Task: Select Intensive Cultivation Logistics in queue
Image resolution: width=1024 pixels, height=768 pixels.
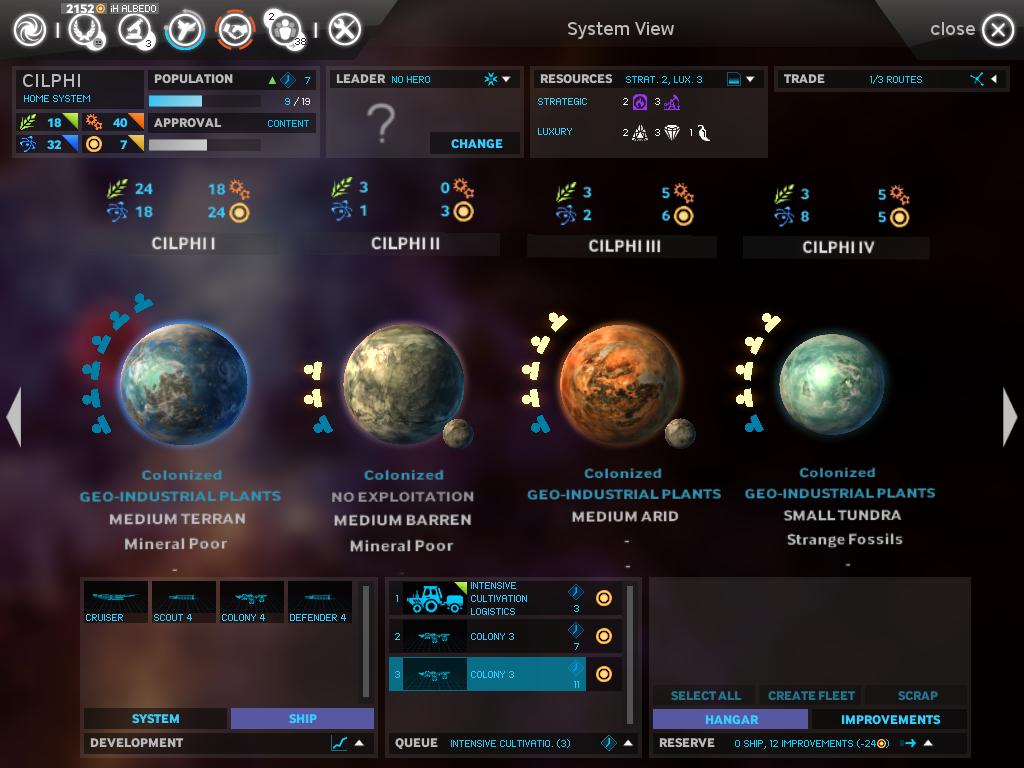Action: [x=505, y=598]
